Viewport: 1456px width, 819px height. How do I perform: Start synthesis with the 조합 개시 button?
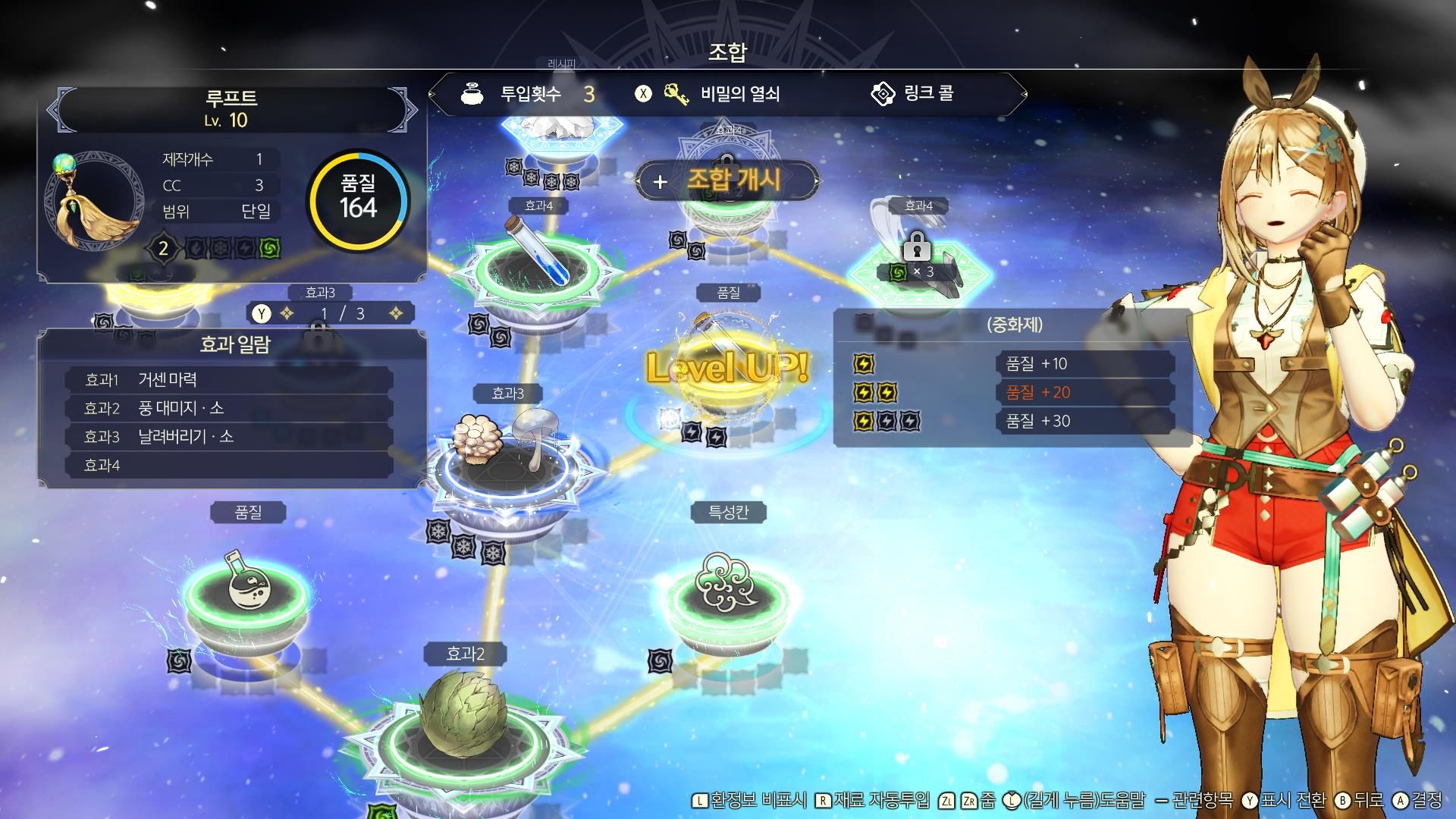726,180
